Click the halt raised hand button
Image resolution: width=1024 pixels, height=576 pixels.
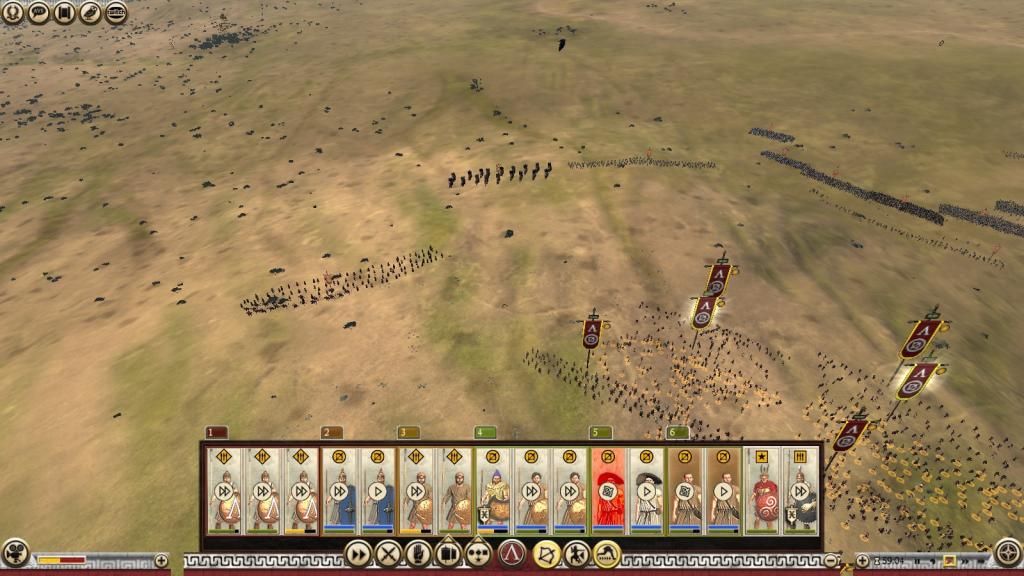[418, 552]
